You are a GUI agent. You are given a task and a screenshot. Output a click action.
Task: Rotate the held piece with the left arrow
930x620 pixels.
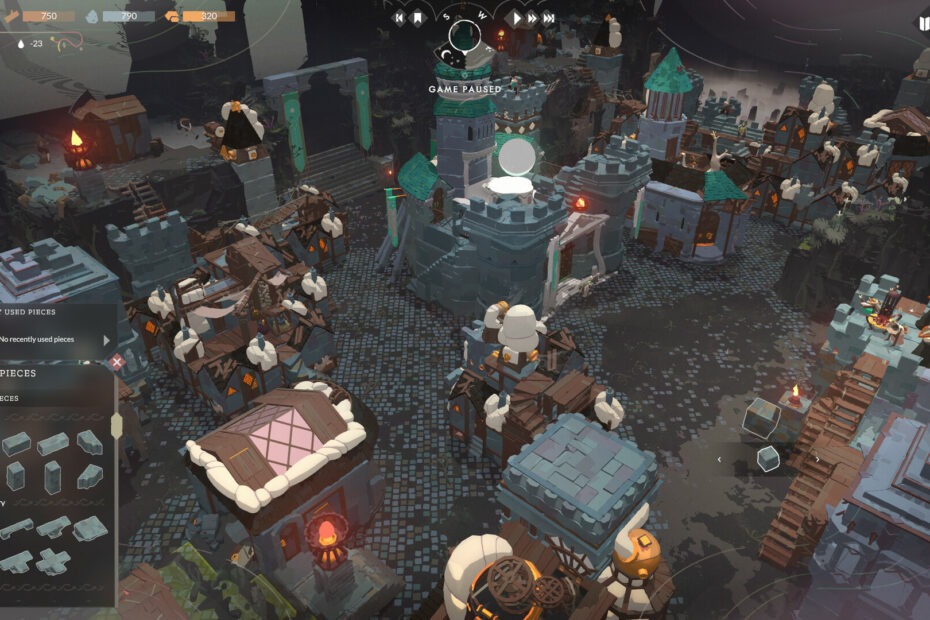click(718, 459)
